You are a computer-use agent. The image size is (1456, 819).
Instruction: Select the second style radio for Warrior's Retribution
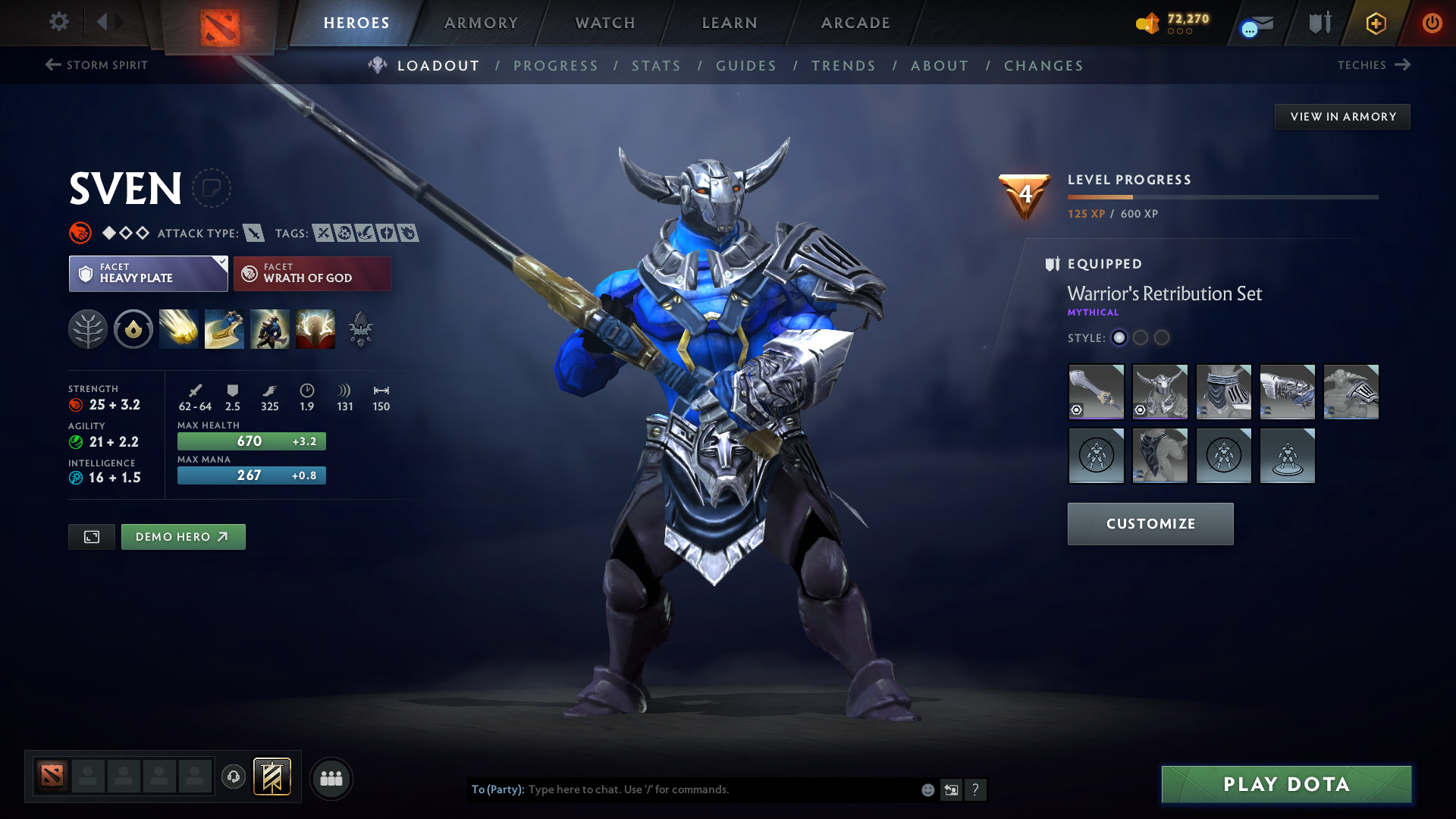click(x=1140, y=338)
